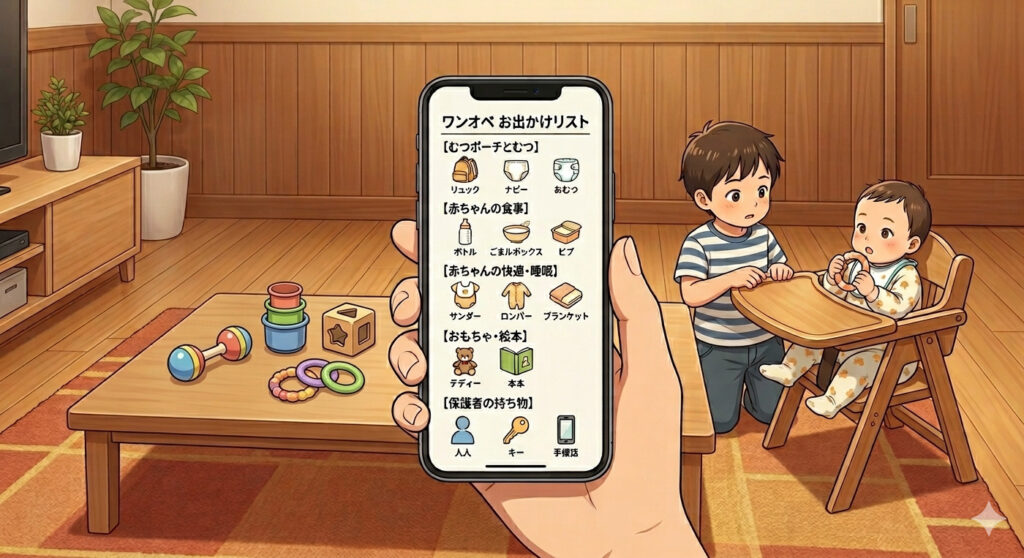
Task: Choose the サンダー bib icon
Action: [x=464, y=296]
